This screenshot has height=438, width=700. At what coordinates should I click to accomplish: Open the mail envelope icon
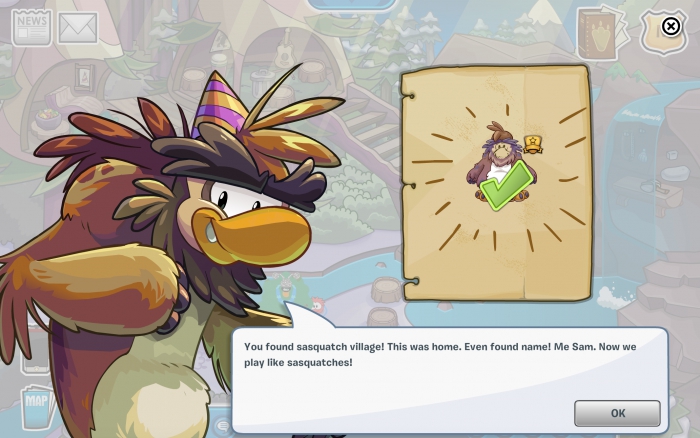78,28
